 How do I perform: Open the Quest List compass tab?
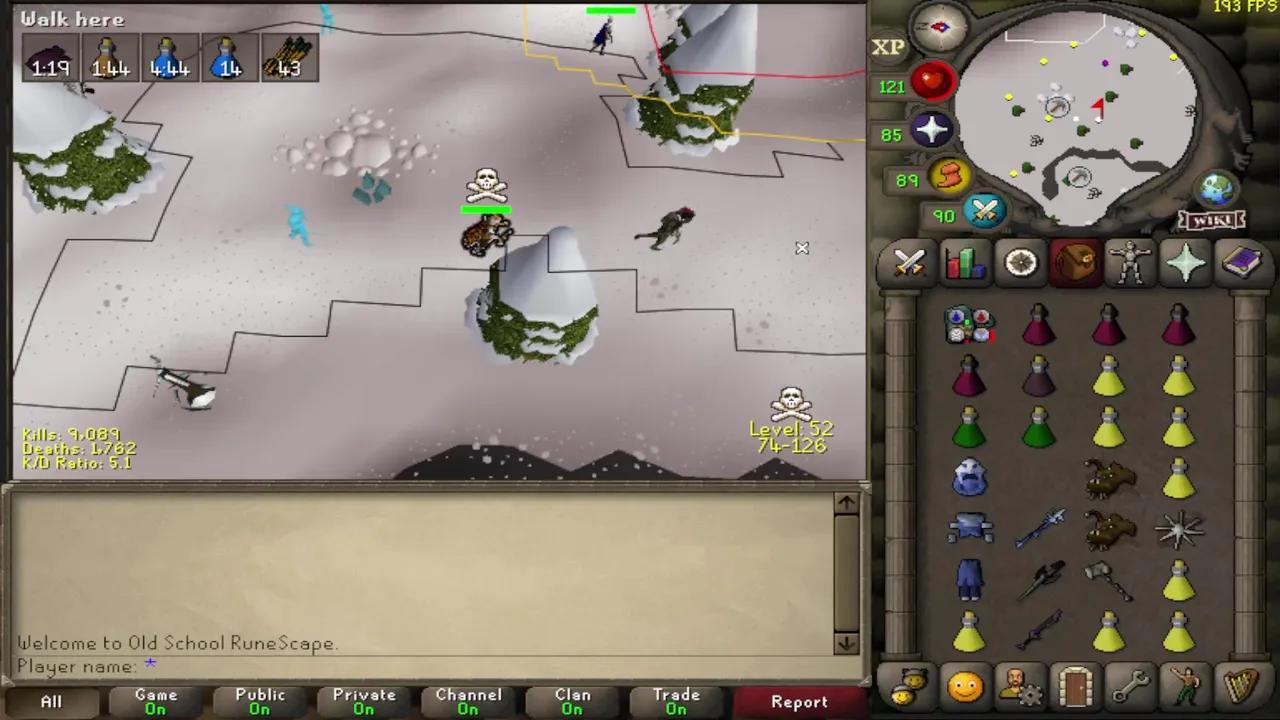coord(1019,262)
